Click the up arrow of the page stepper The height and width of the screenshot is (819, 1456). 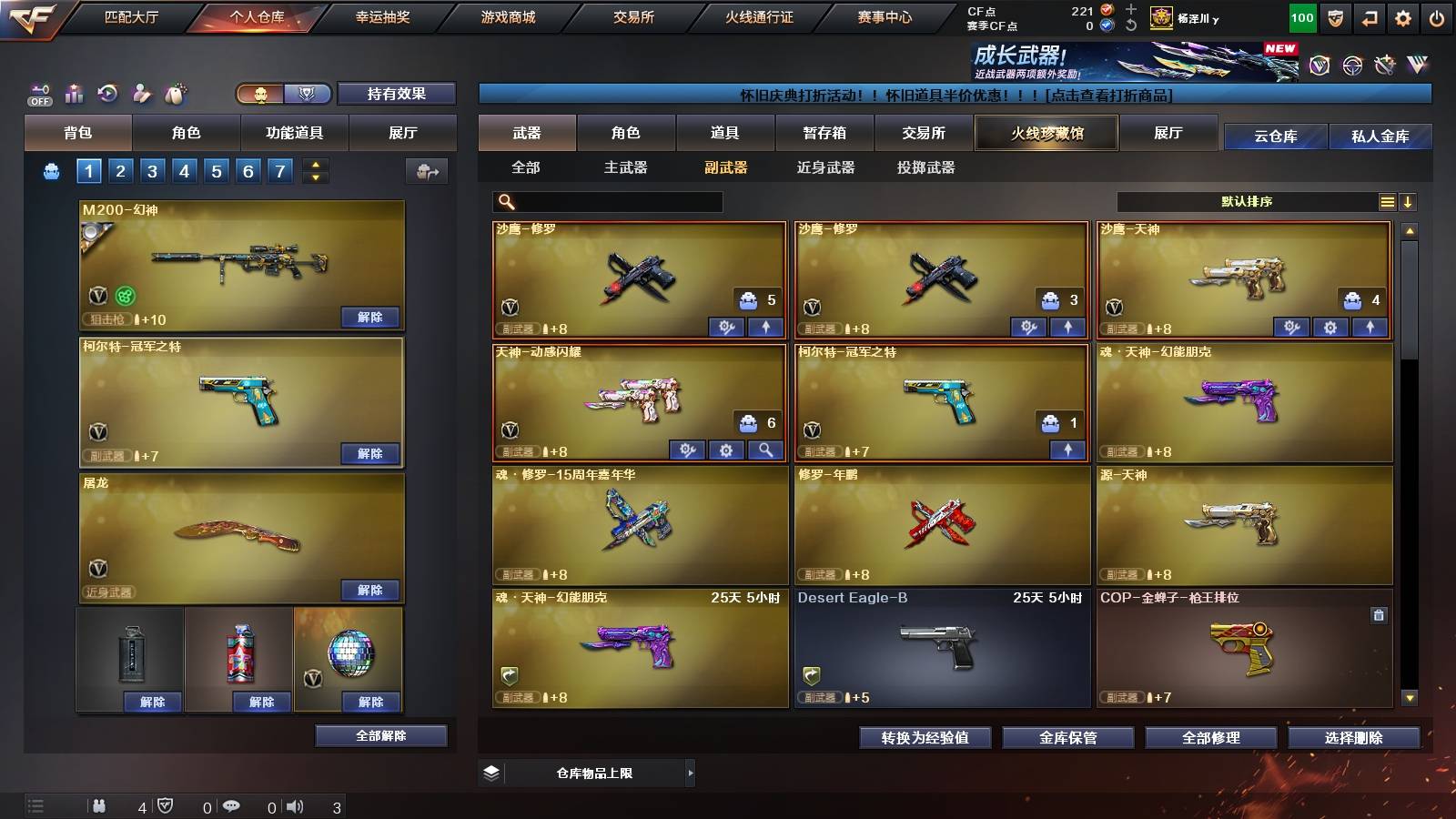[x=314, y=165]
